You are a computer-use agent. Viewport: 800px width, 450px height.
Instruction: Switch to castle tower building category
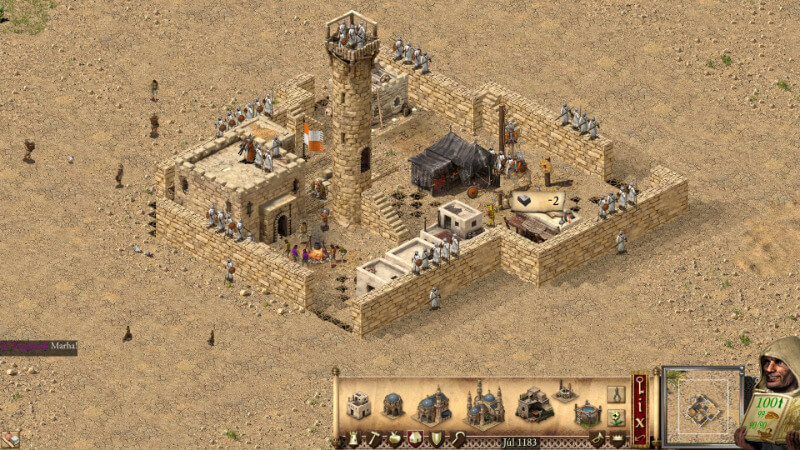[x=355, y=438]
